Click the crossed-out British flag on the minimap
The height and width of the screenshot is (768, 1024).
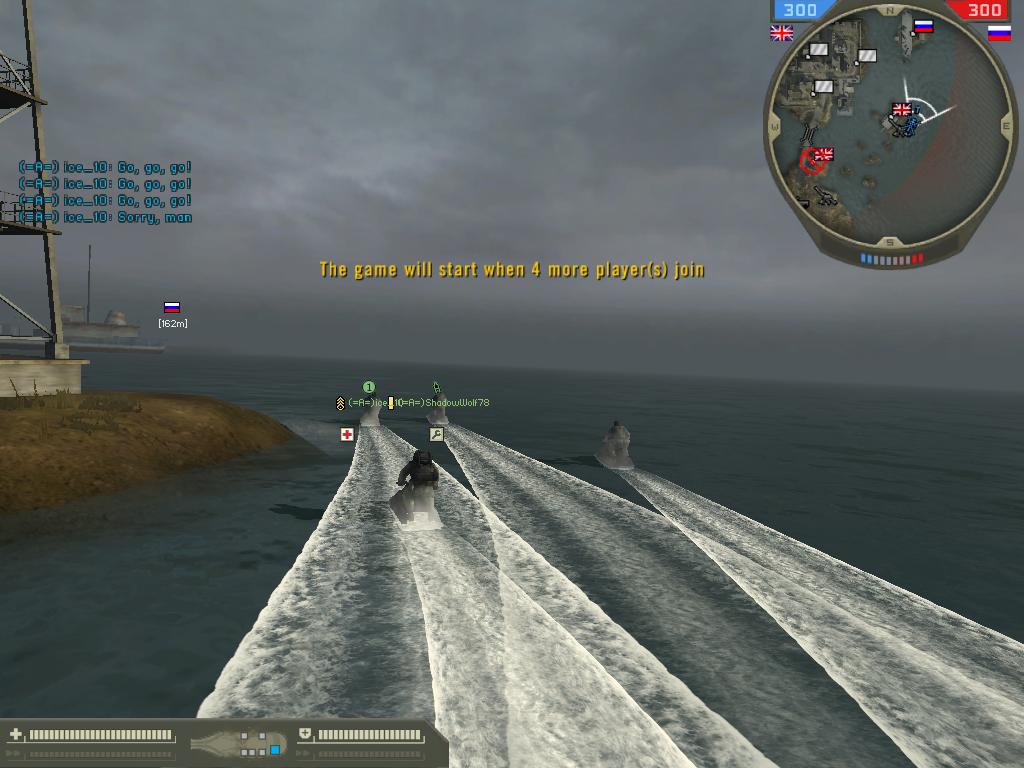(x=823, y=156)
